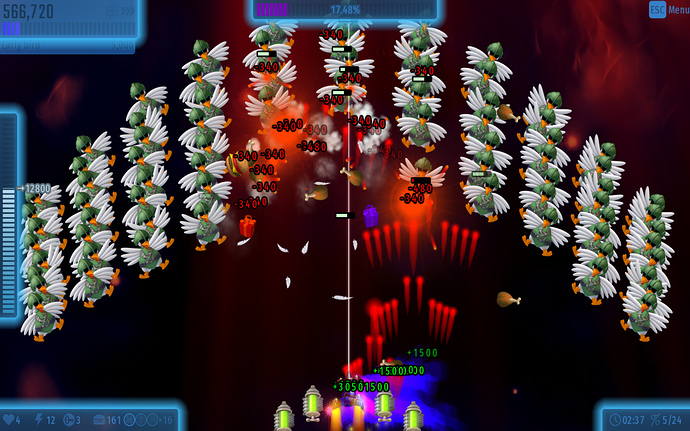Open the Menu in the top corner

pos(669,9)
